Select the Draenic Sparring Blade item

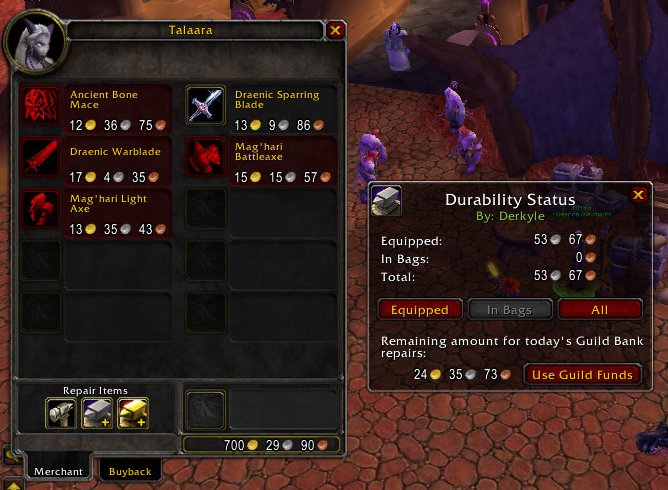click(204, 106)
